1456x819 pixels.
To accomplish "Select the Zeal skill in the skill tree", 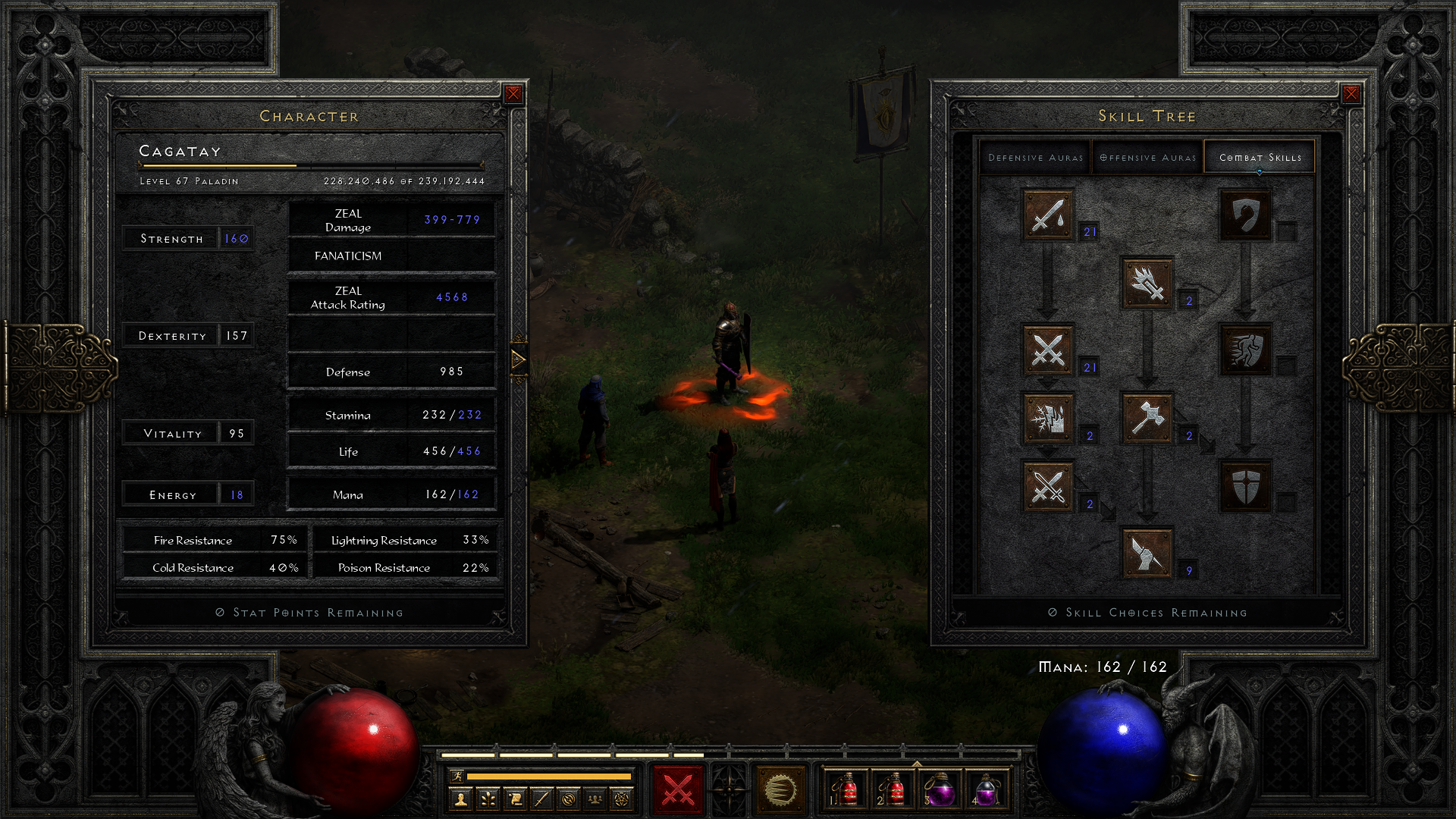I will pos(1048,350).
